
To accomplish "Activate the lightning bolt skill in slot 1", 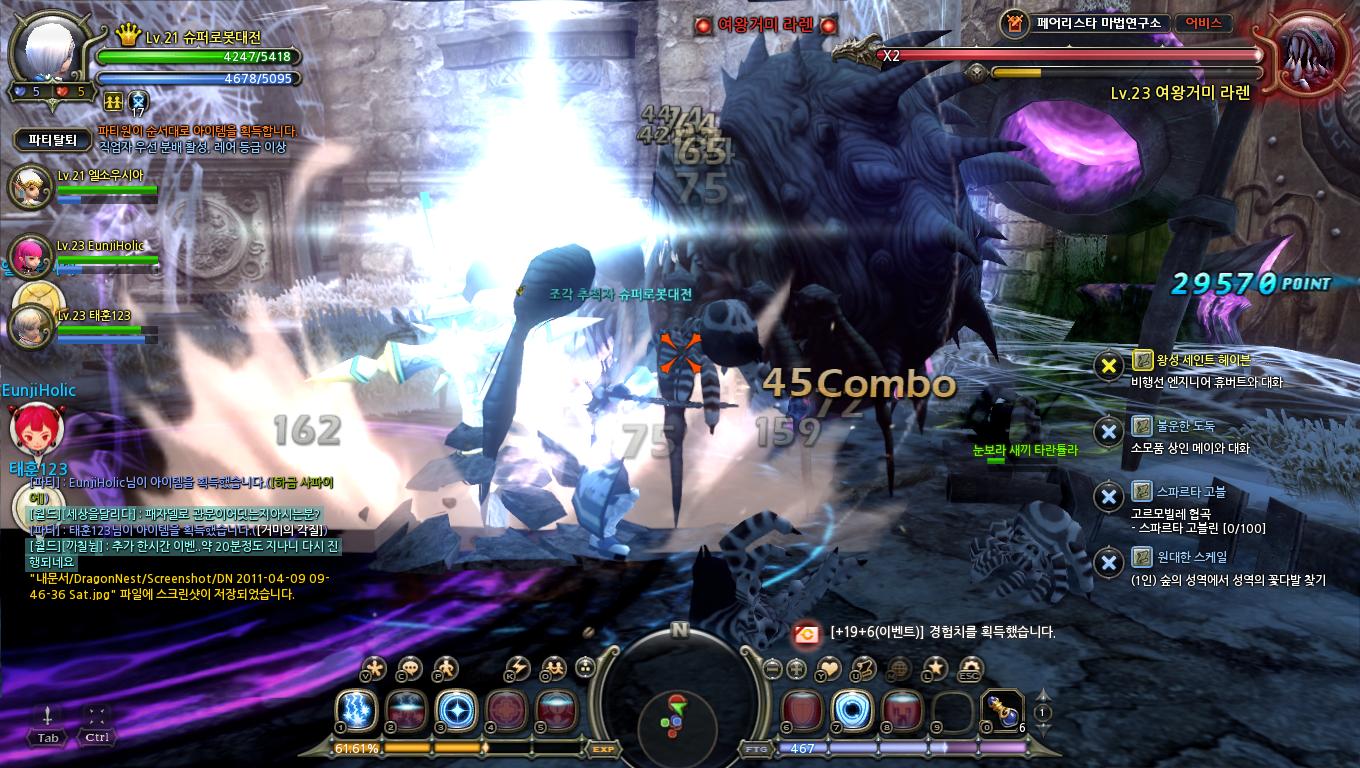I will tap(355, 710).
